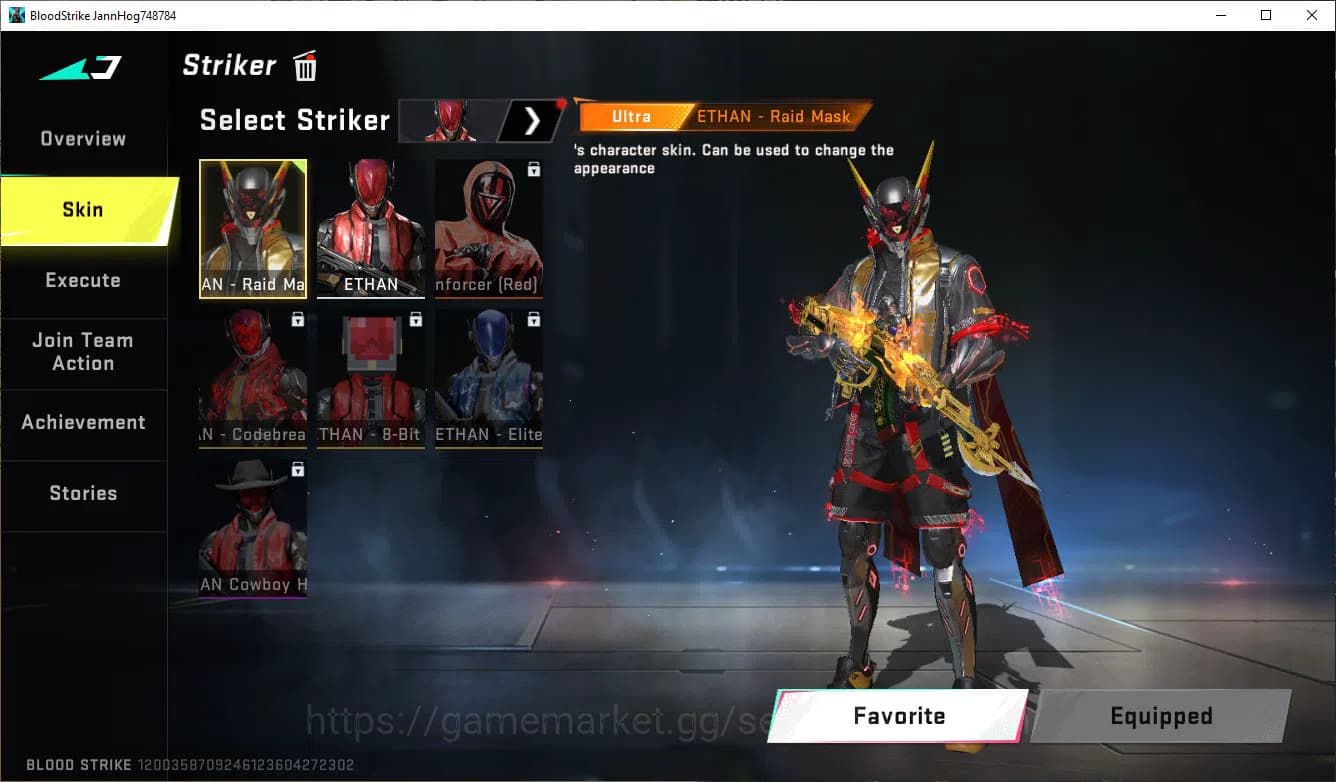
Task: Click the trash icon next to Striker title
Action: click(304, 65)
